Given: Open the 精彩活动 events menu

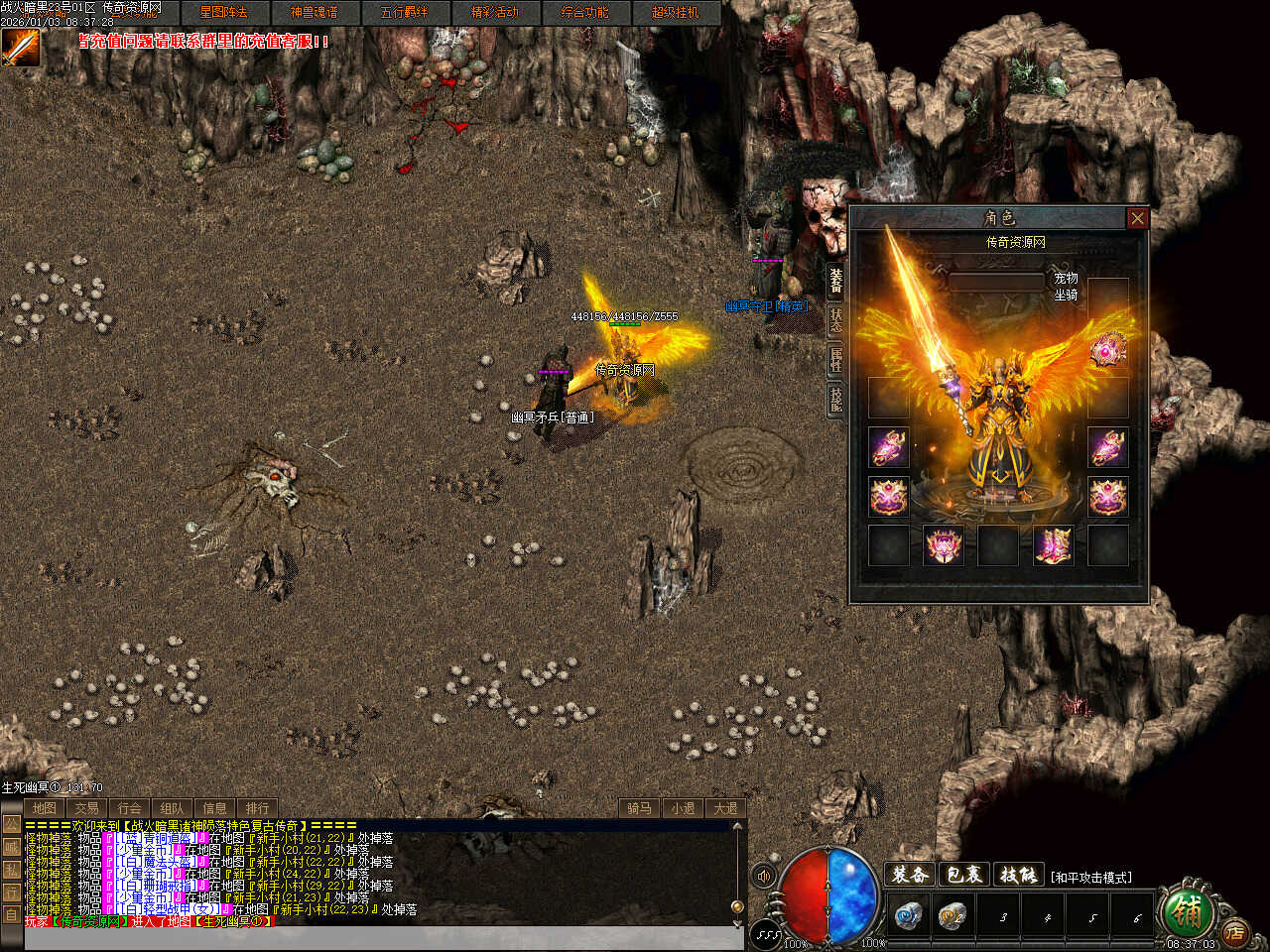Looking at the screenshot, I should [494, 13].
